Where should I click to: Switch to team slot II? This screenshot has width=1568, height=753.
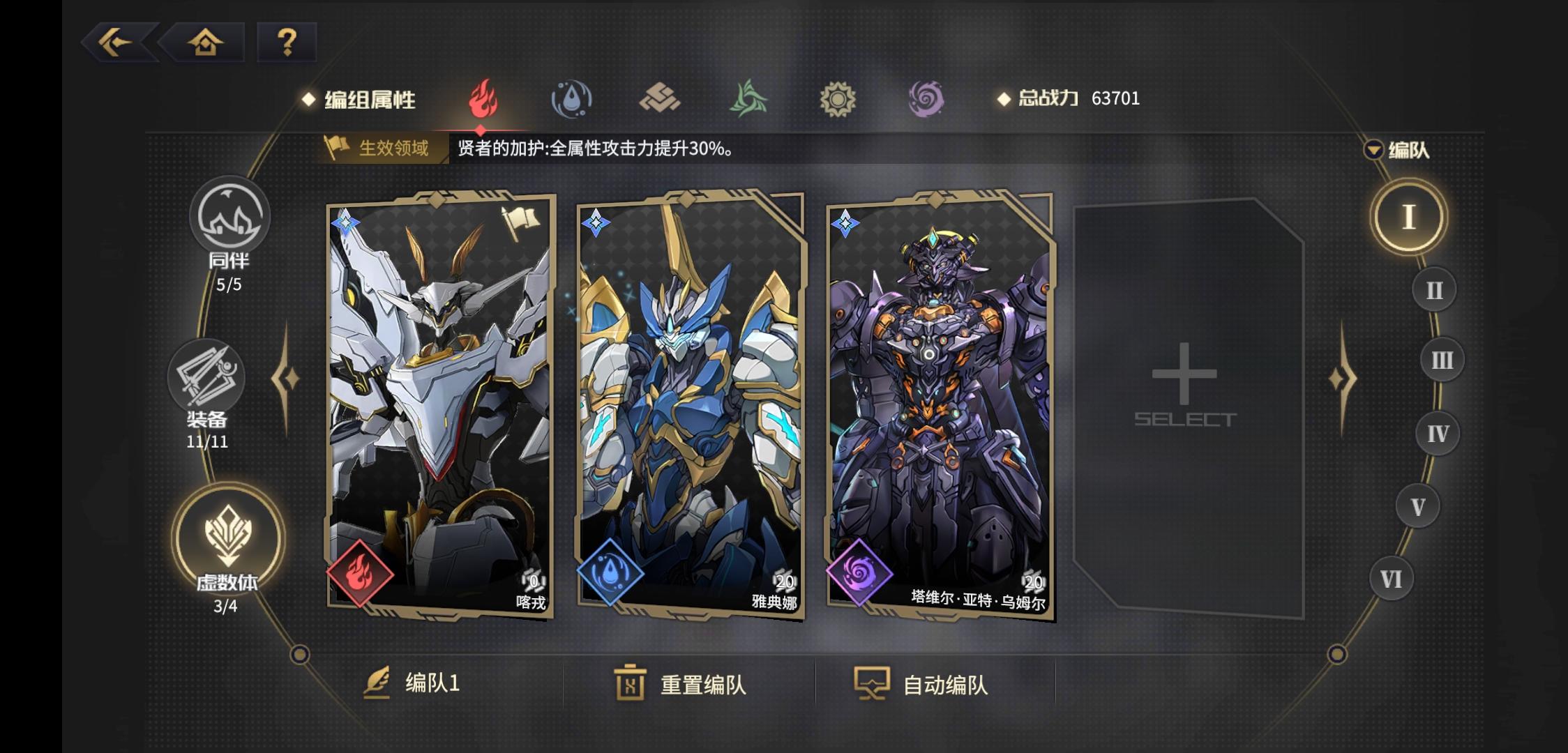1433,289
